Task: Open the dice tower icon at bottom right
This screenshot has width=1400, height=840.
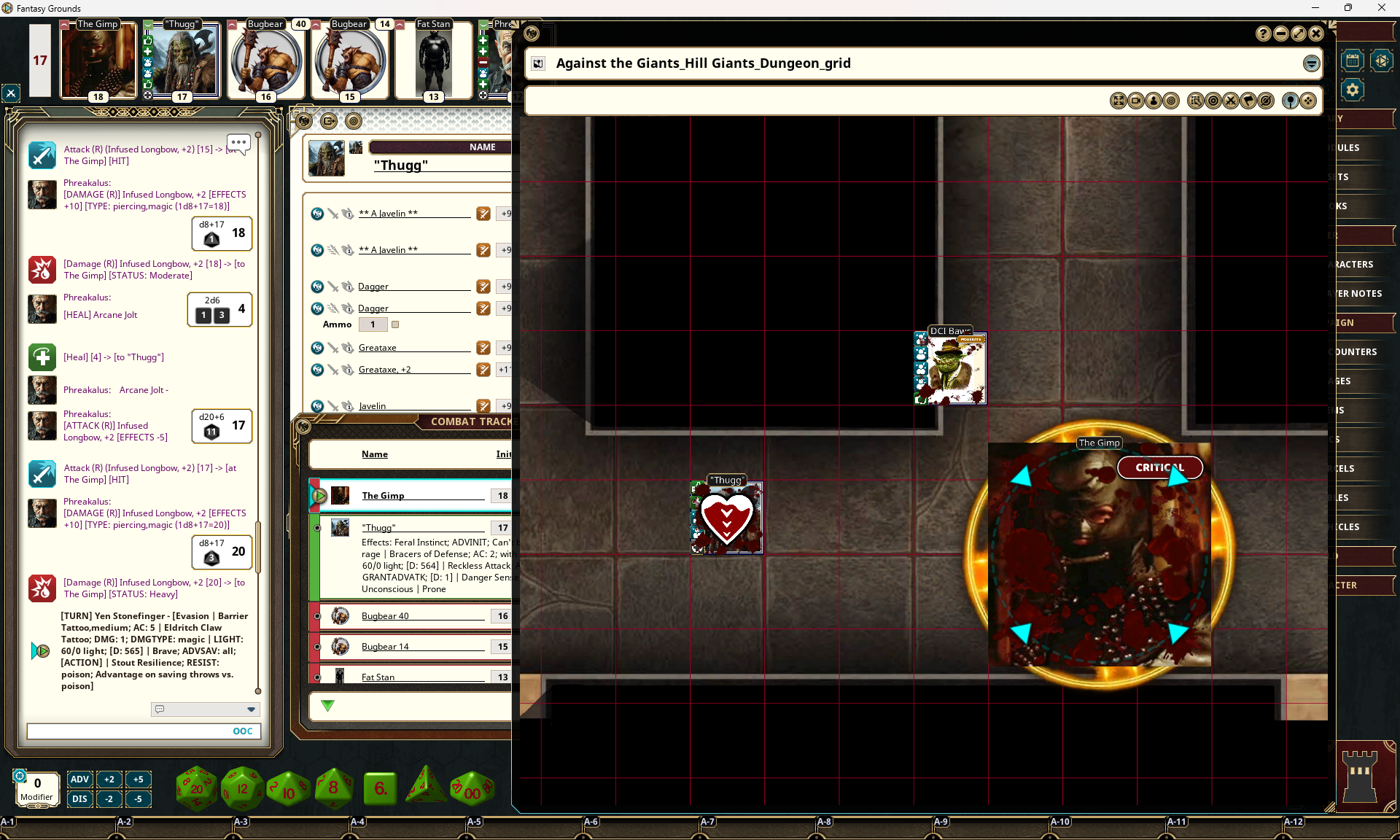Action: [x=1362, y=775]
